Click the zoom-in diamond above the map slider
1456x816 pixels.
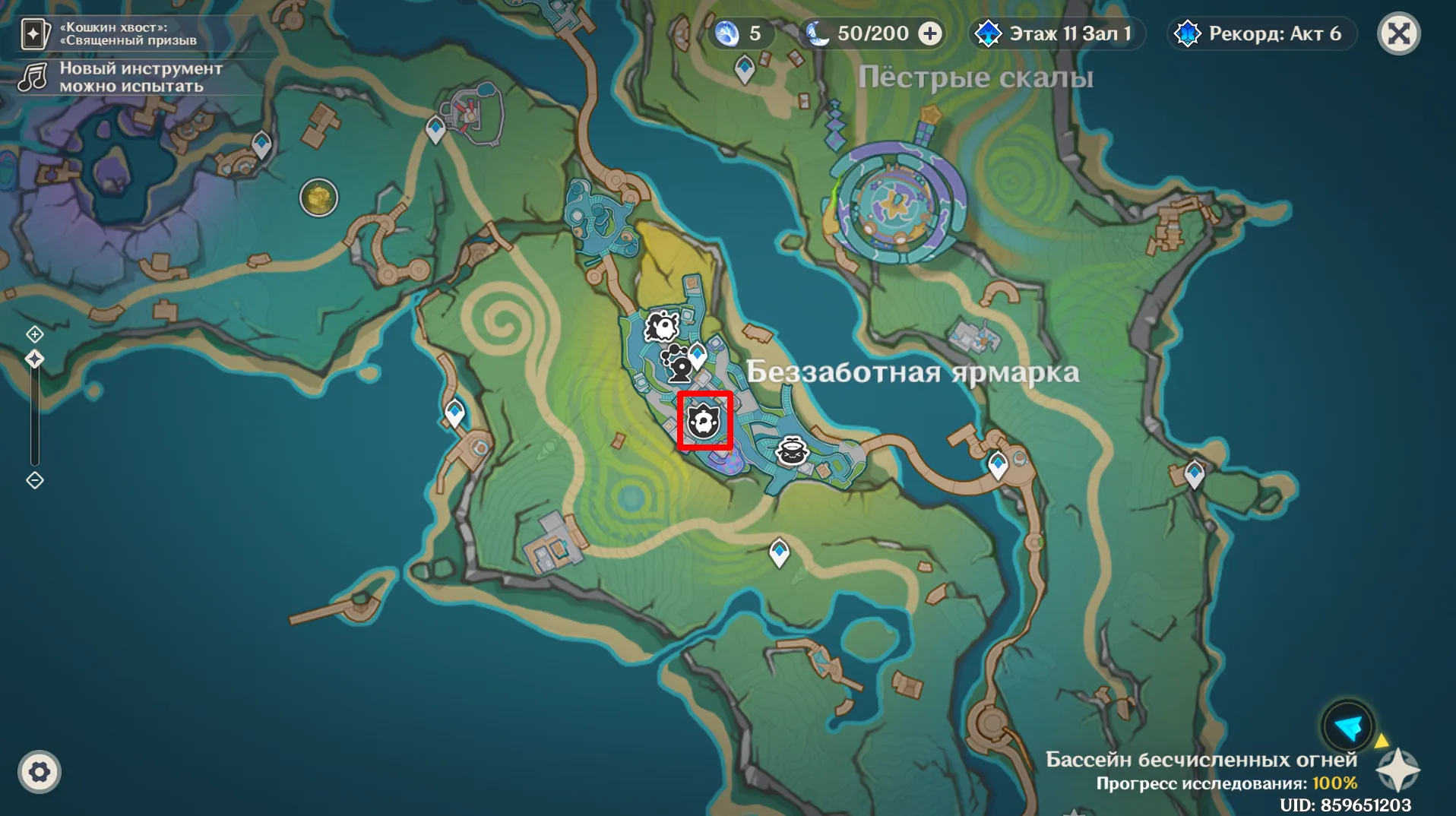tap(34, 334)
